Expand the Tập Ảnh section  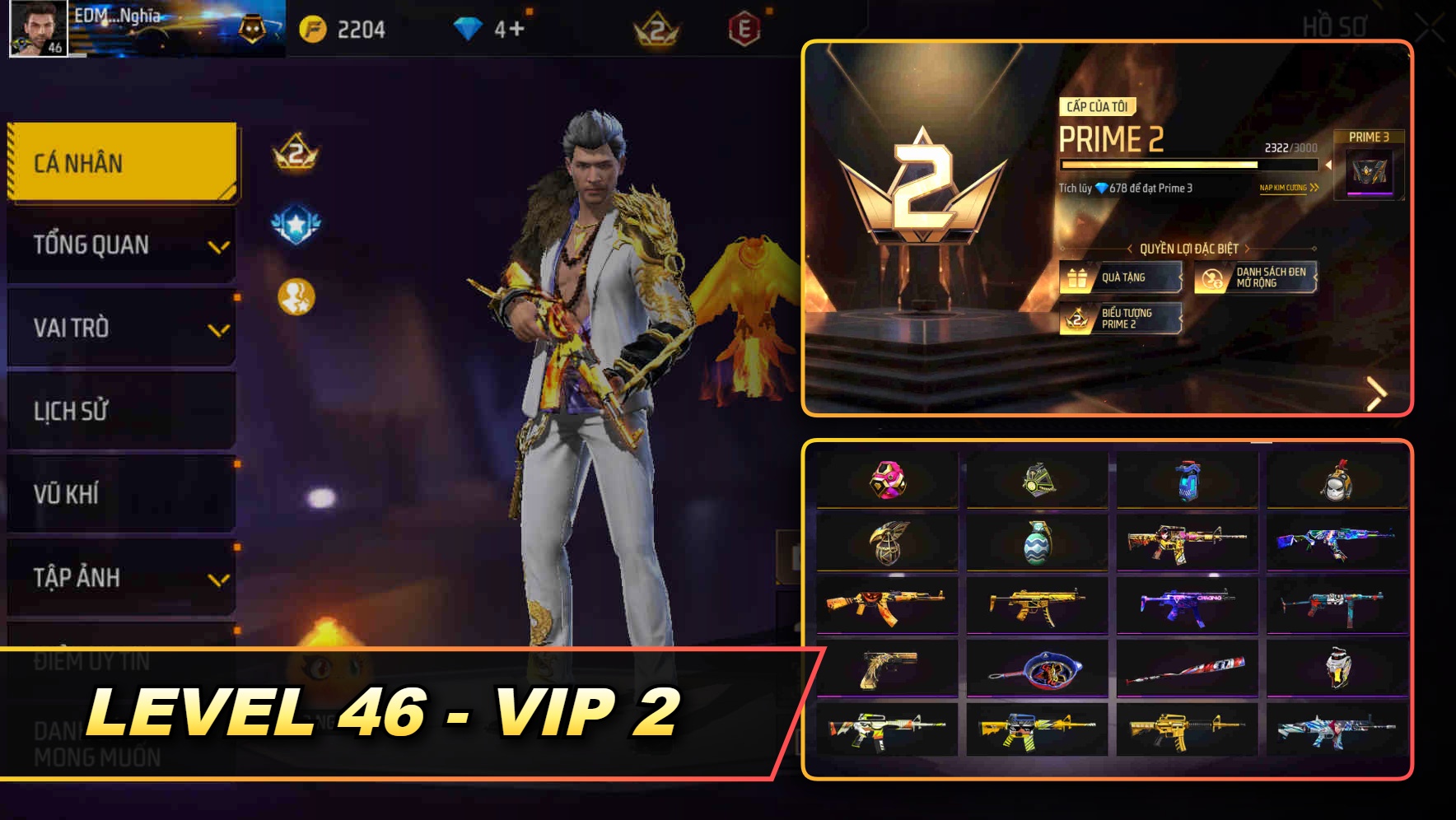pyautogui.click(x=120, y=577)
